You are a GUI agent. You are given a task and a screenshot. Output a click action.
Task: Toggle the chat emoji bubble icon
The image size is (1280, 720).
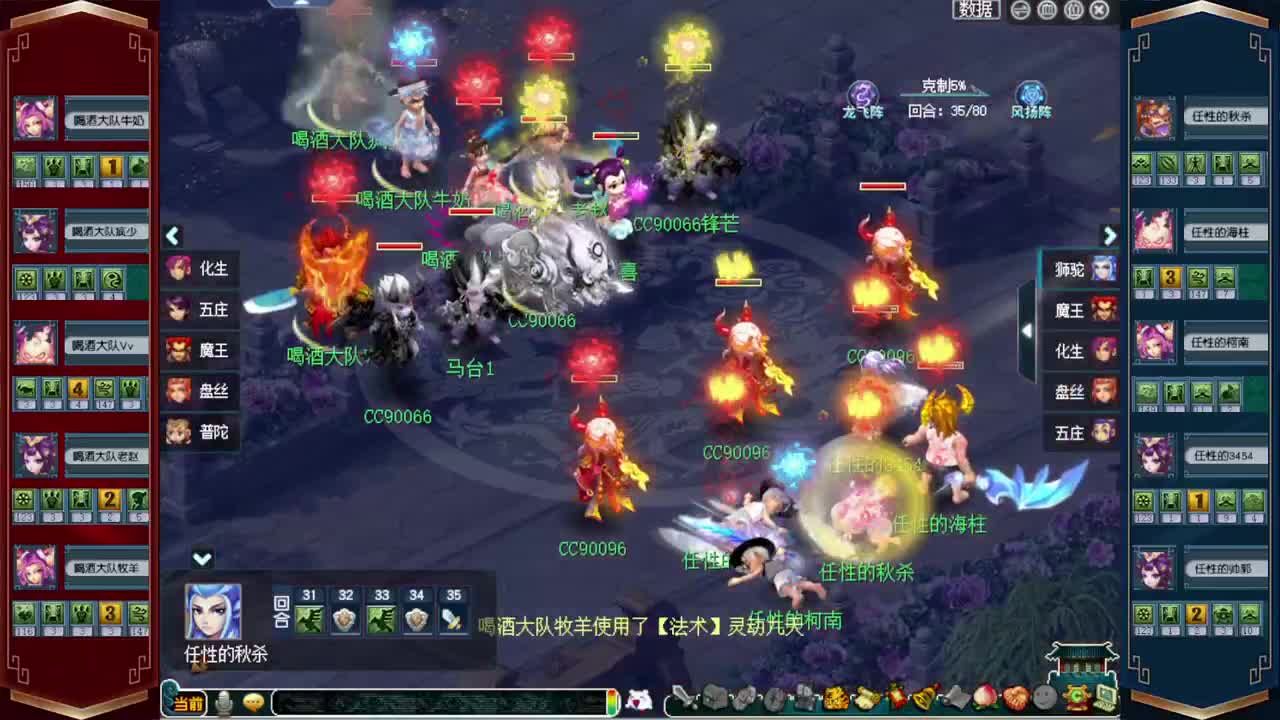[254, 702]
